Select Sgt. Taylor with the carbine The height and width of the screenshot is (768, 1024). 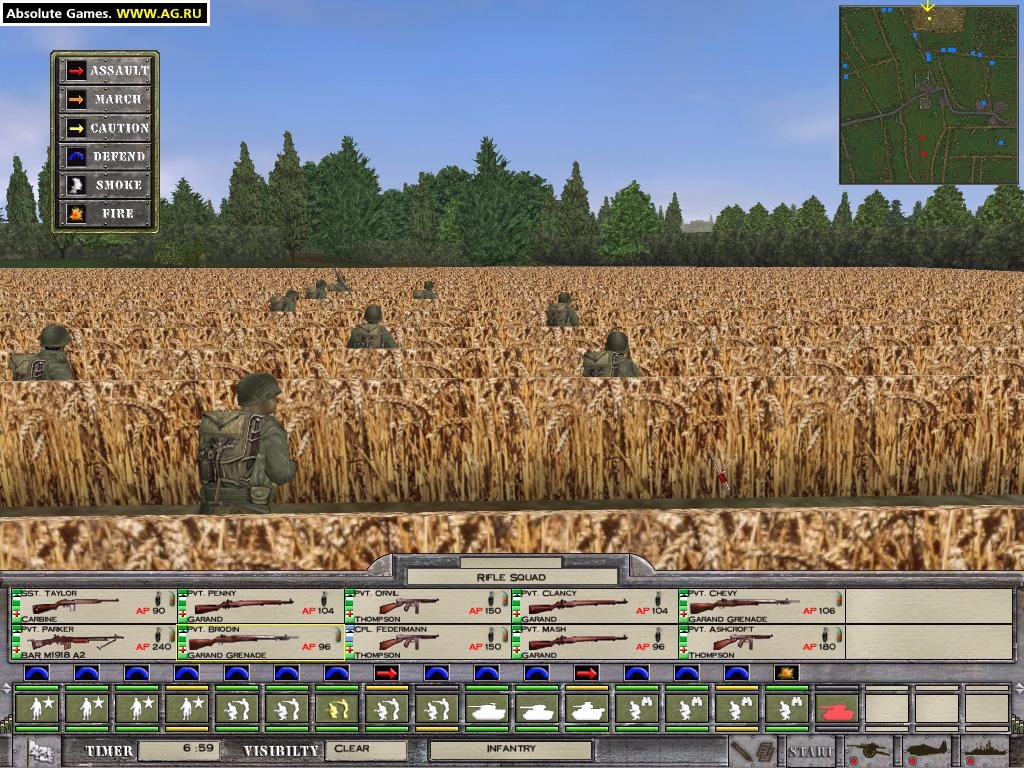click(x=94, y=606)
